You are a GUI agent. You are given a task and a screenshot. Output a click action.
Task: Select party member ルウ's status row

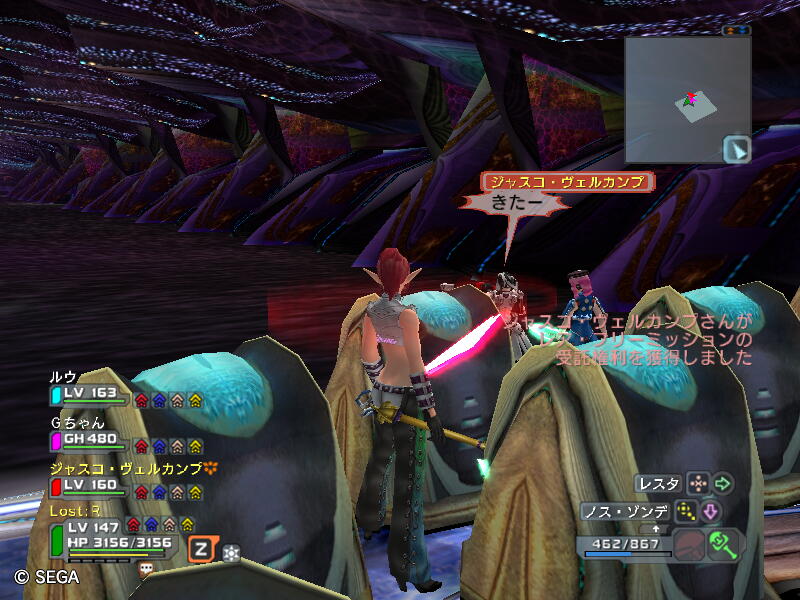(x=90, y=393)
